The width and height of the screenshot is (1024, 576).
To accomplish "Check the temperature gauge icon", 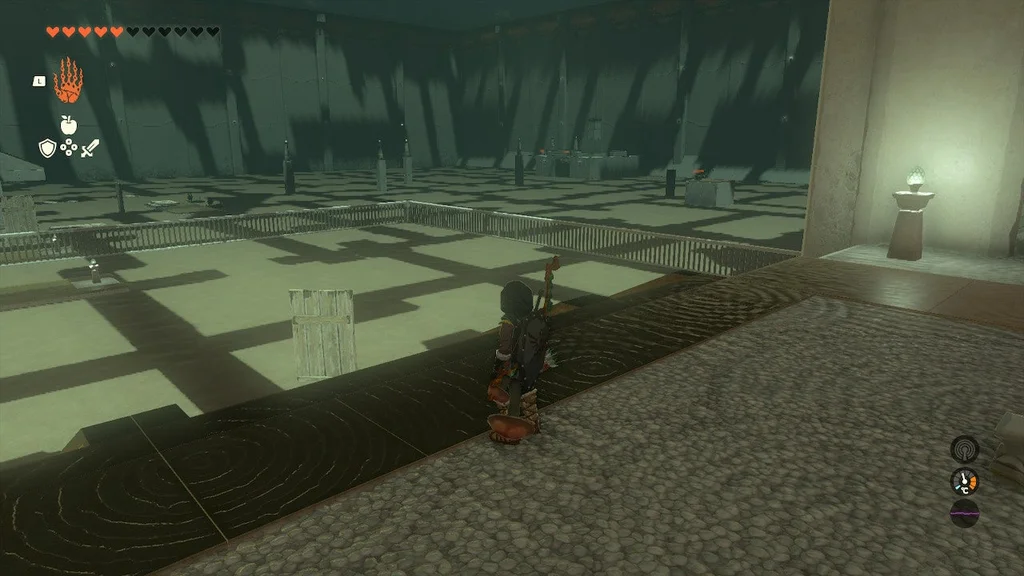I will [x=964, y=481].
